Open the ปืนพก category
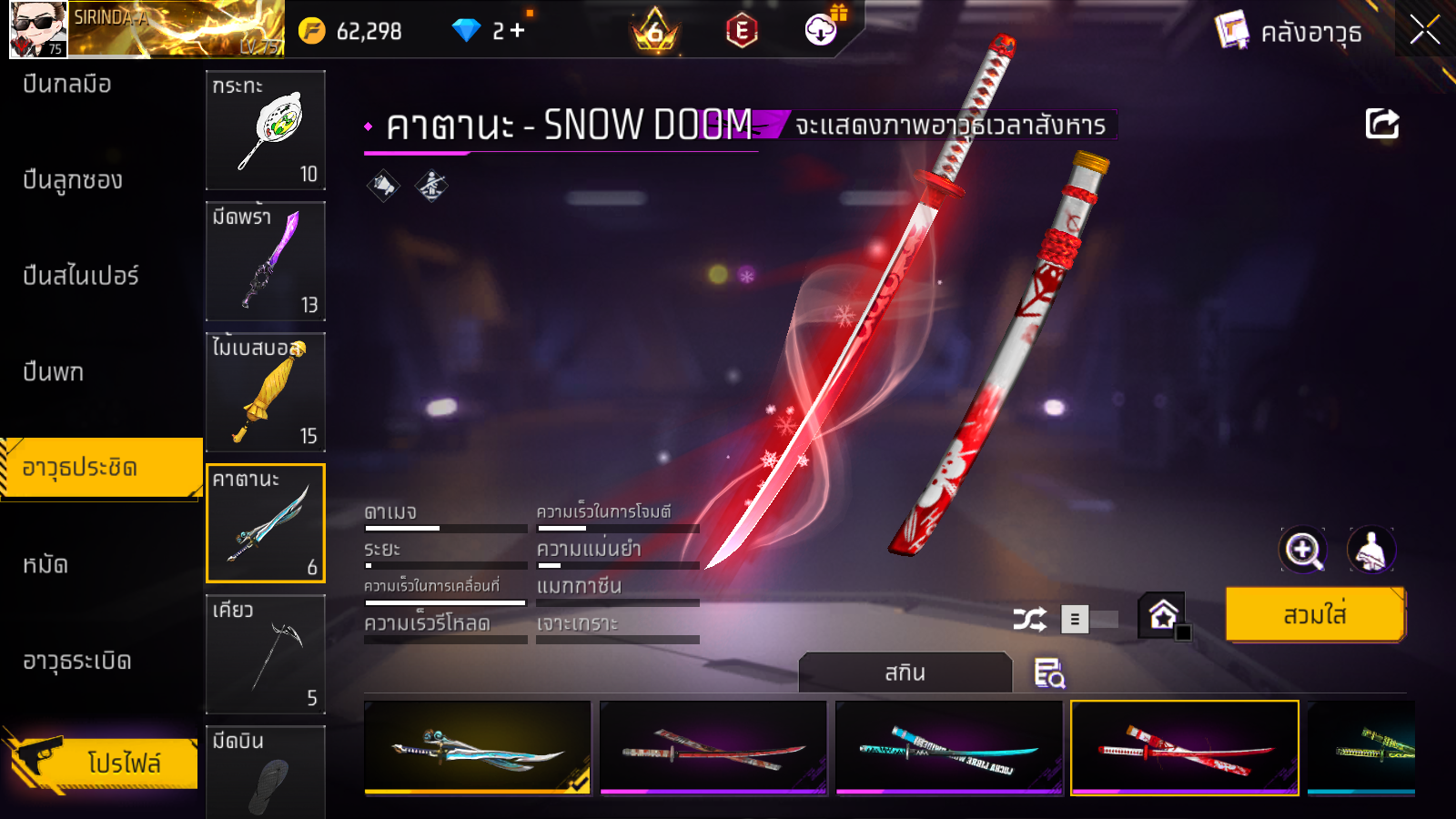Image resolution: width=1456 pixels, height=819 pixels. [54, 372]
